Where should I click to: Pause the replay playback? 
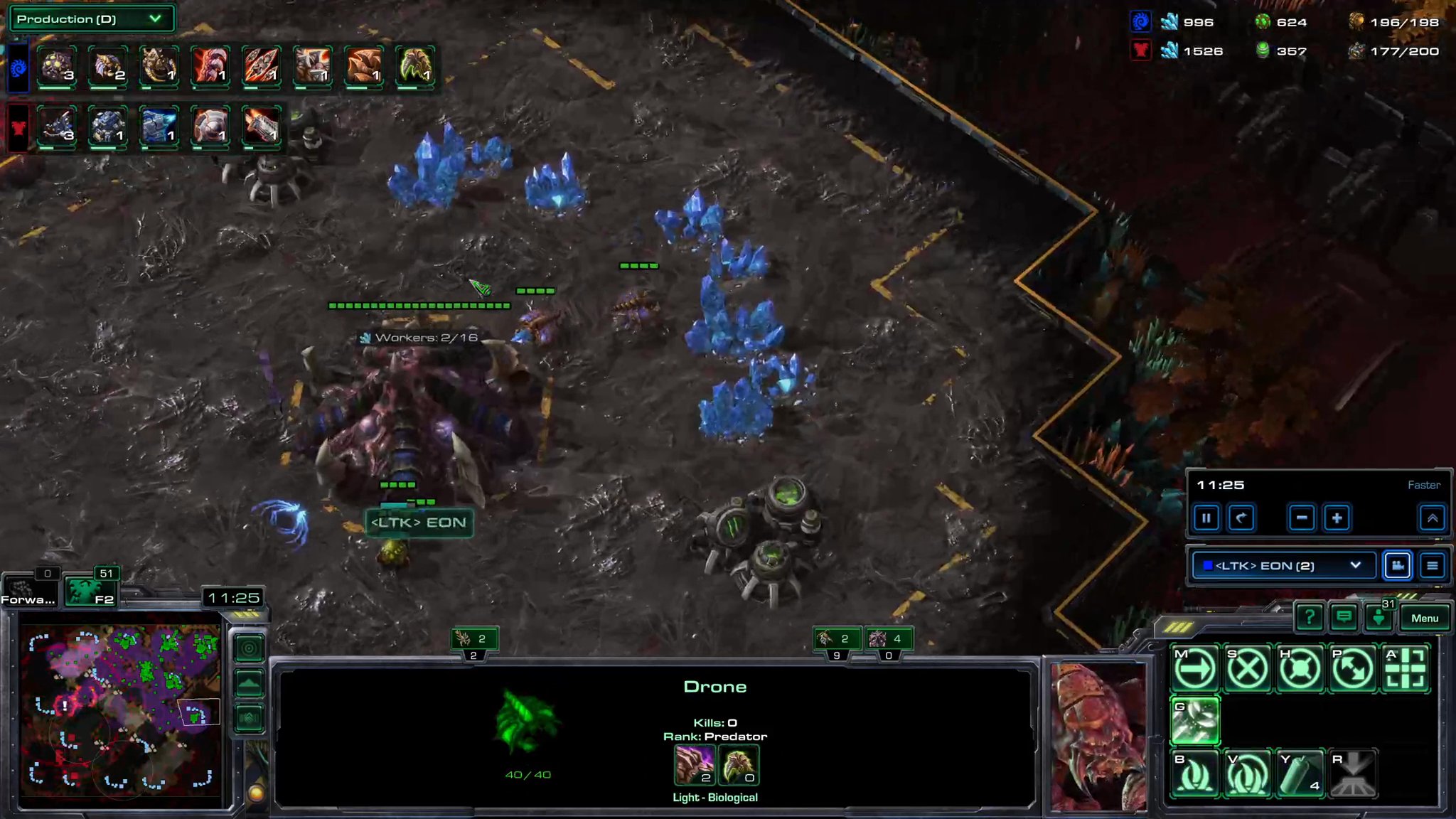1206,518
